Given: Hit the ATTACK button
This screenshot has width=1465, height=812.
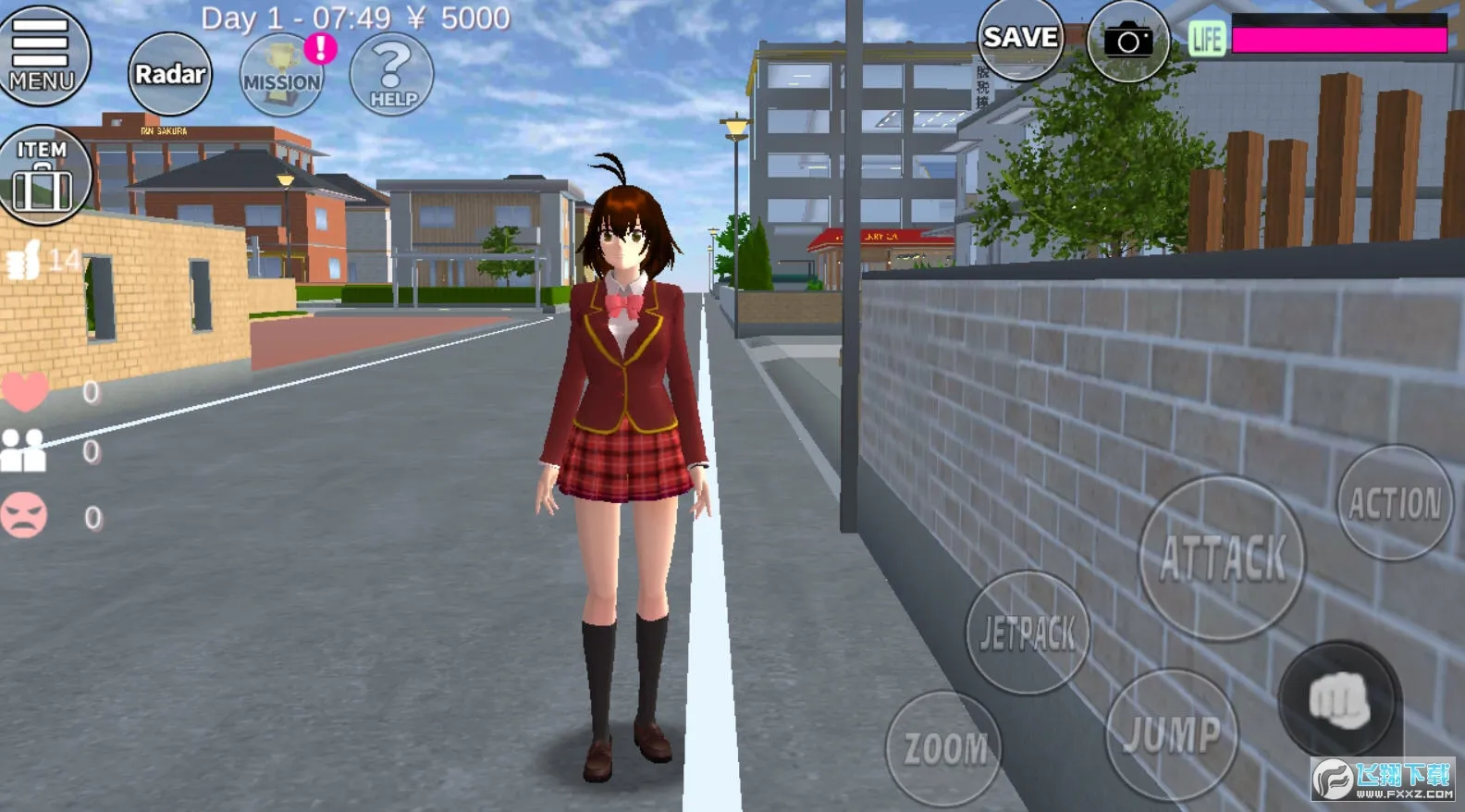Looking at the screenshot, I should 1222,559.
